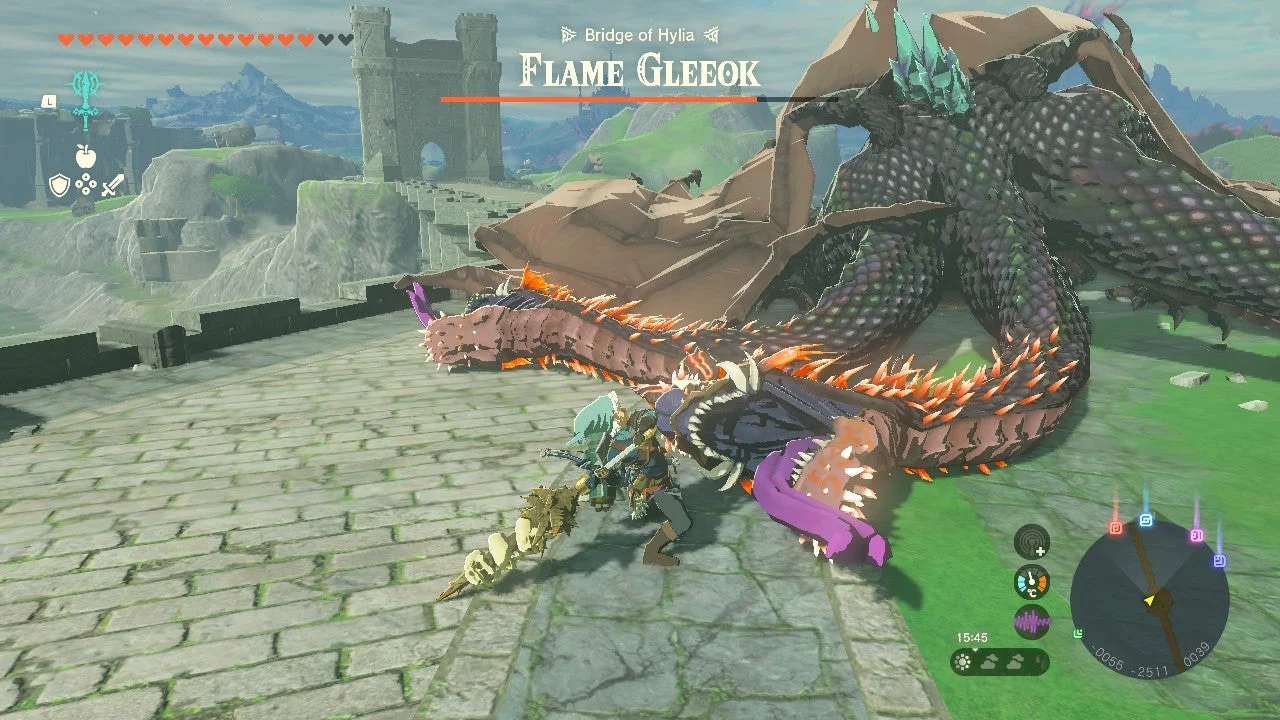
Task: Click the 15:45 clock display
Action: [x=972, y=636]
